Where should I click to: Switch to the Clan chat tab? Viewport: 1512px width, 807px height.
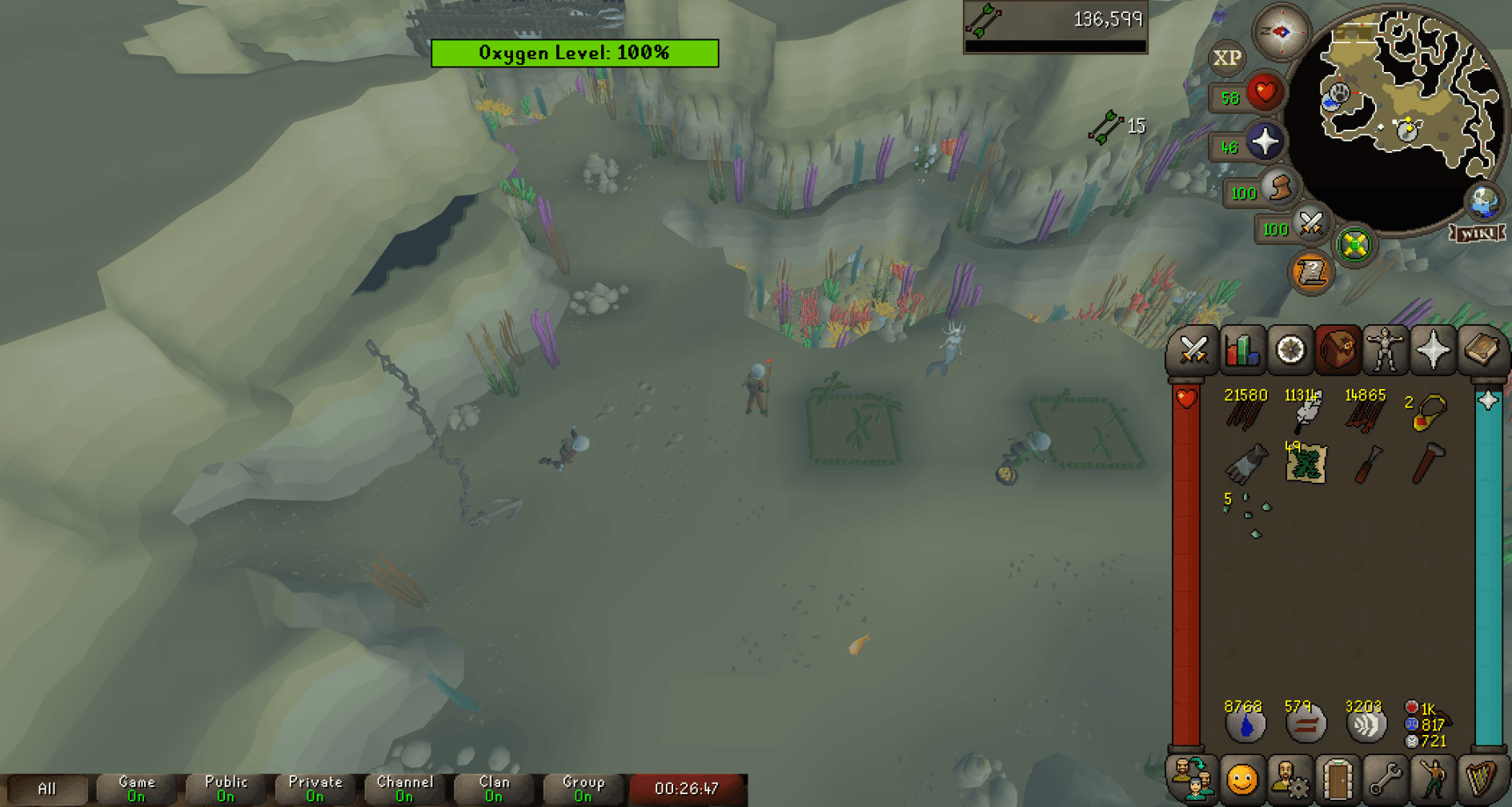(493, 787)
